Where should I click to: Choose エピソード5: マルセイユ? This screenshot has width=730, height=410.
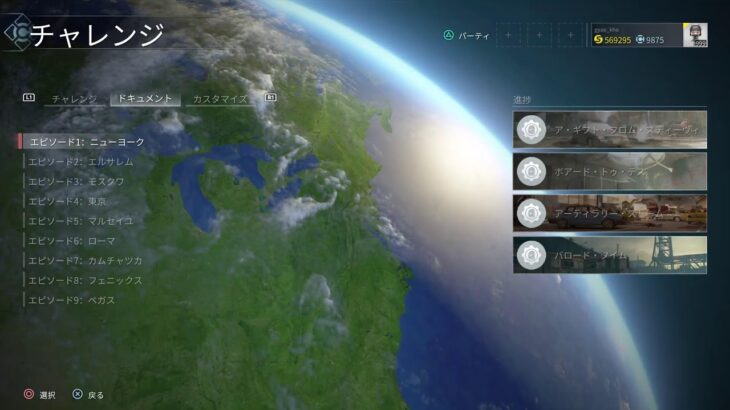[80, 221]
